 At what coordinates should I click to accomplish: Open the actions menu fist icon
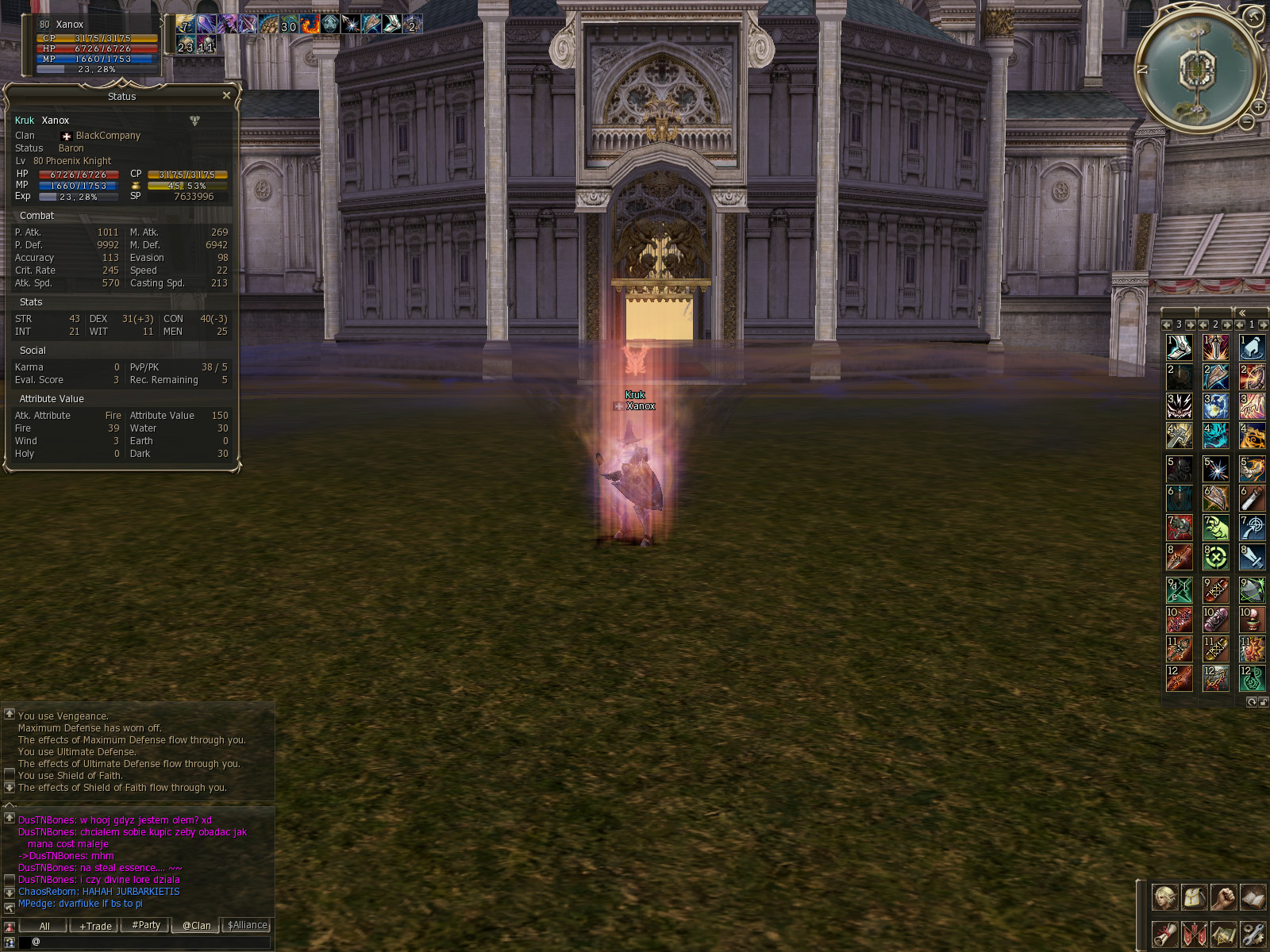[x=1223, y=898]
